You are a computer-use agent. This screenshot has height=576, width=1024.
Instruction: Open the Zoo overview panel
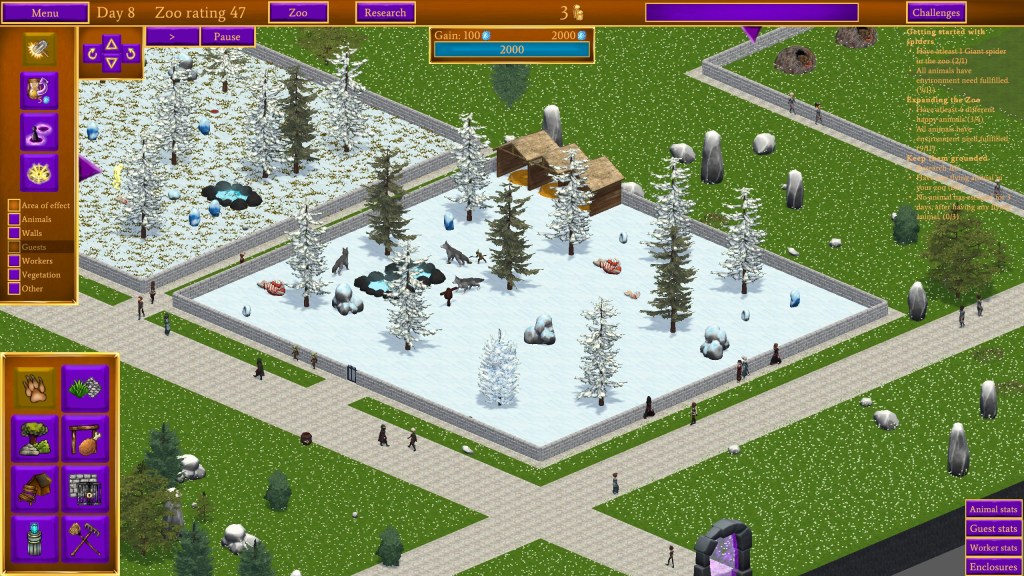click(298, 13)
